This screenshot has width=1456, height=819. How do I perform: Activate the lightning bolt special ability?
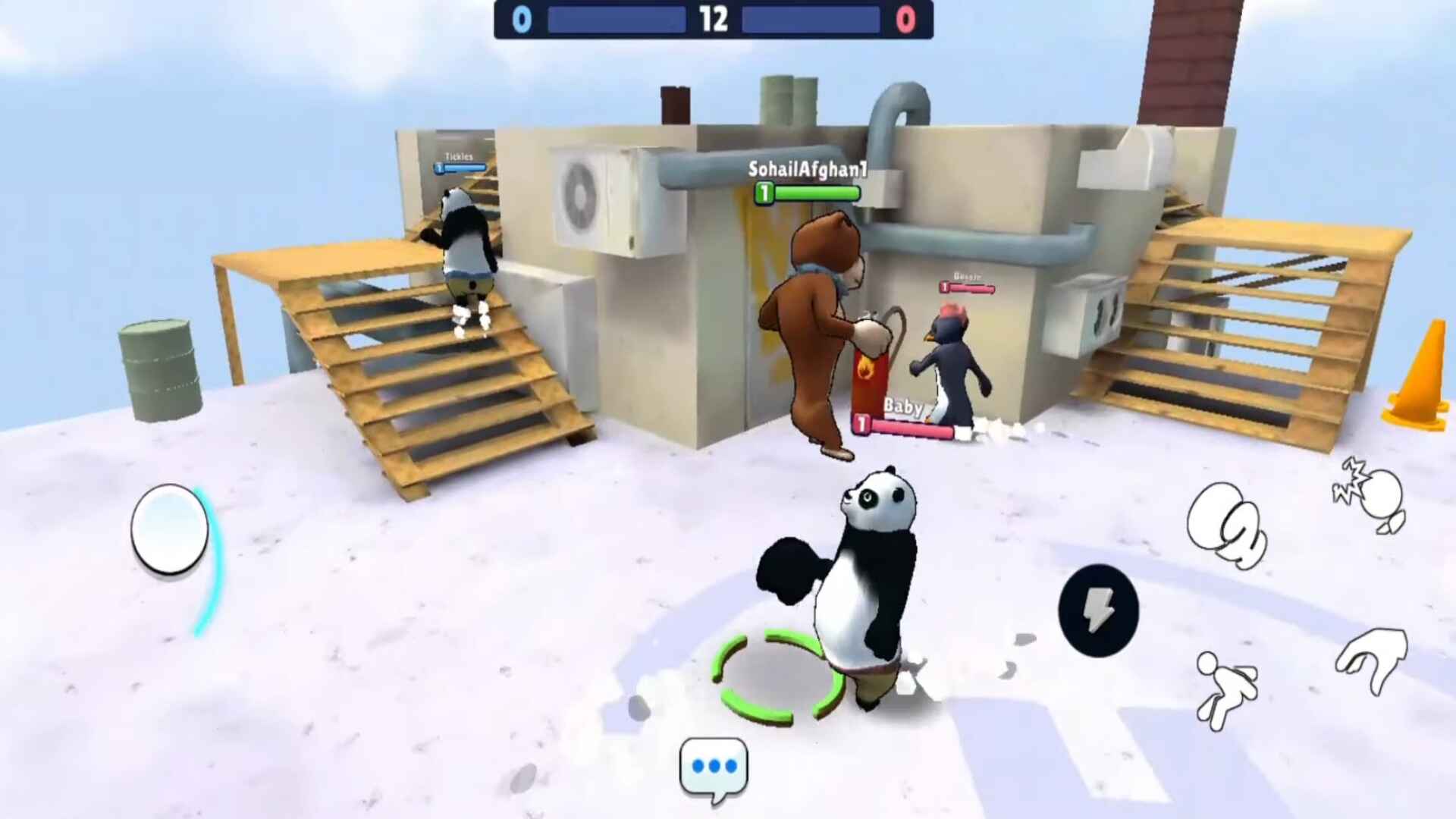(1098, 610)
